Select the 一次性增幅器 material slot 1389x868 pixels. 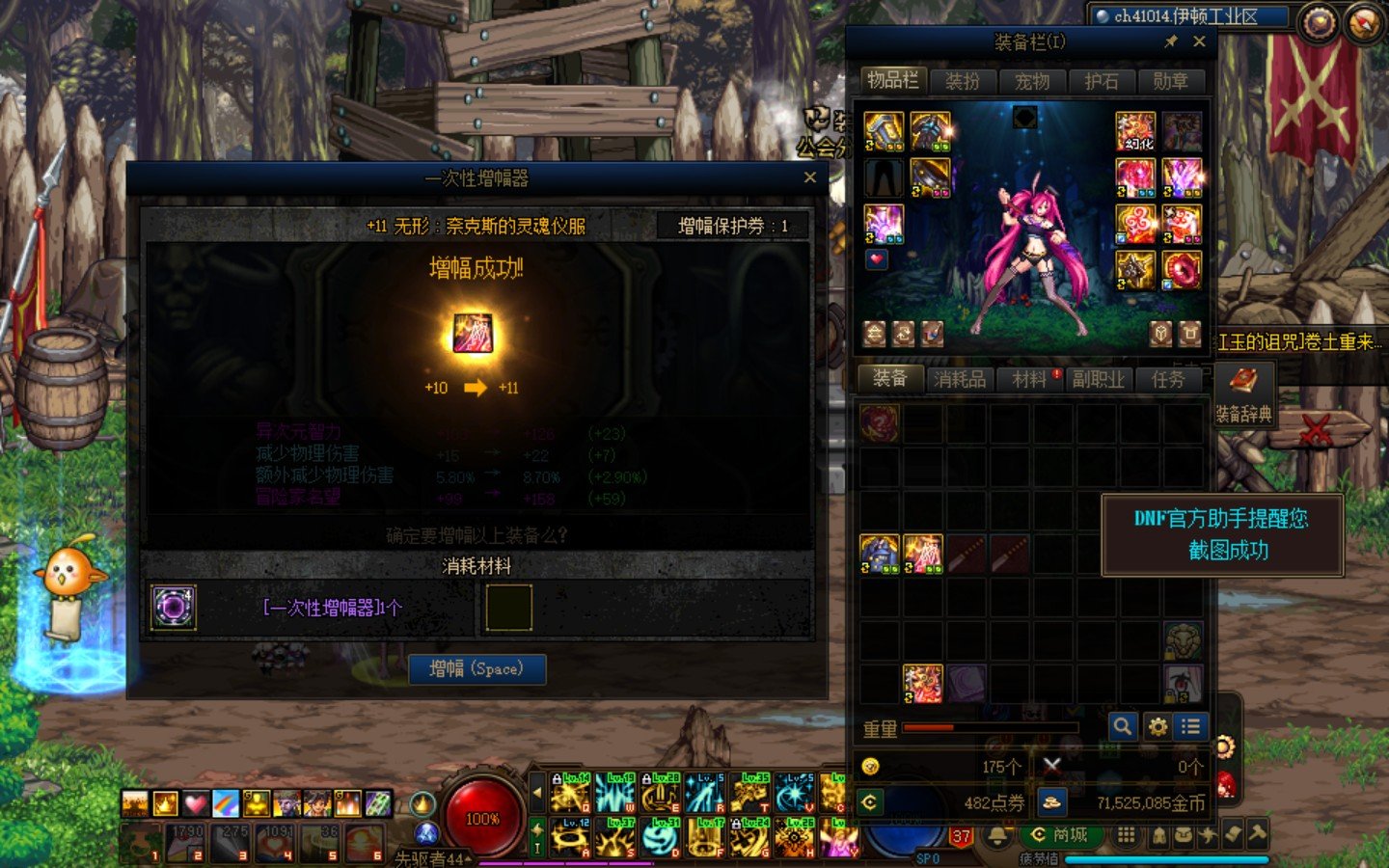point(175,608)
